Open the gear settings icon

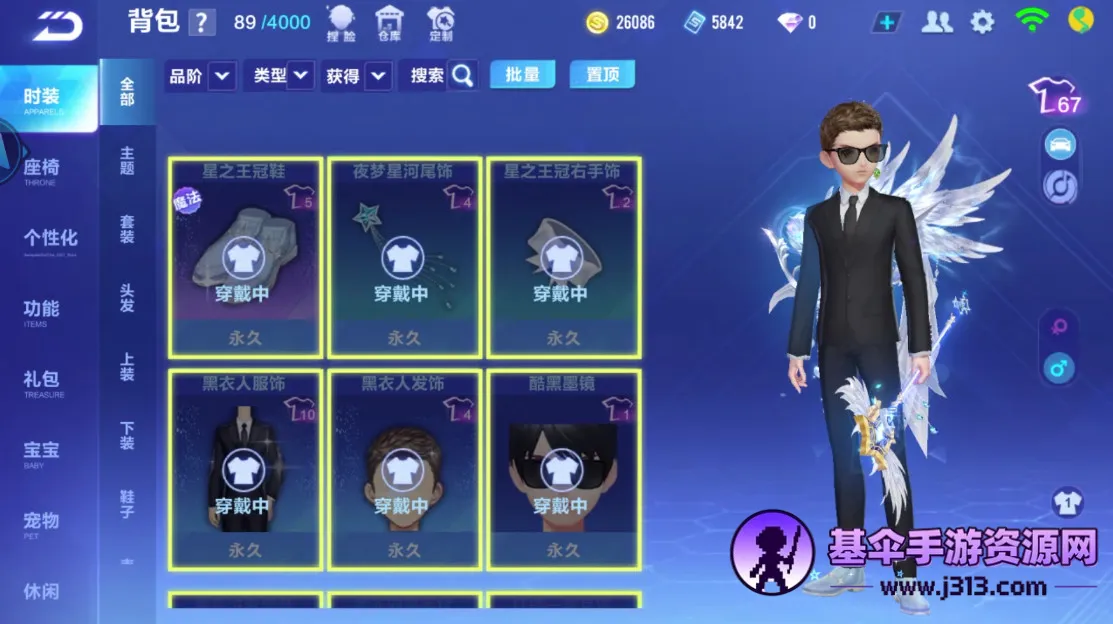pyautogui.click(x=983, y=22)
